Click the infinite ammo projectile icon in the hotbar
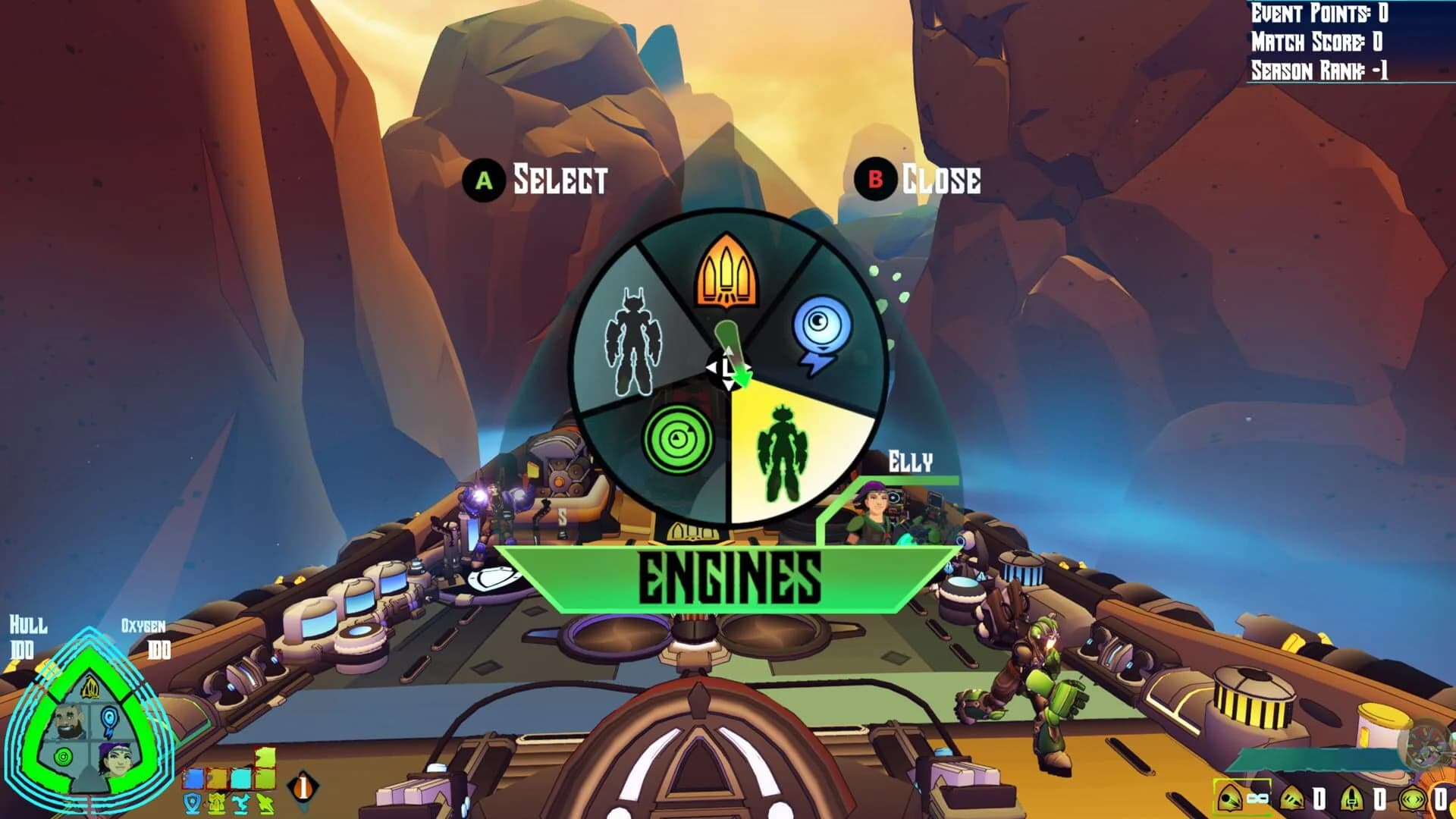1456x819 pixels. pyautogui.click(x=1230, y=799)
